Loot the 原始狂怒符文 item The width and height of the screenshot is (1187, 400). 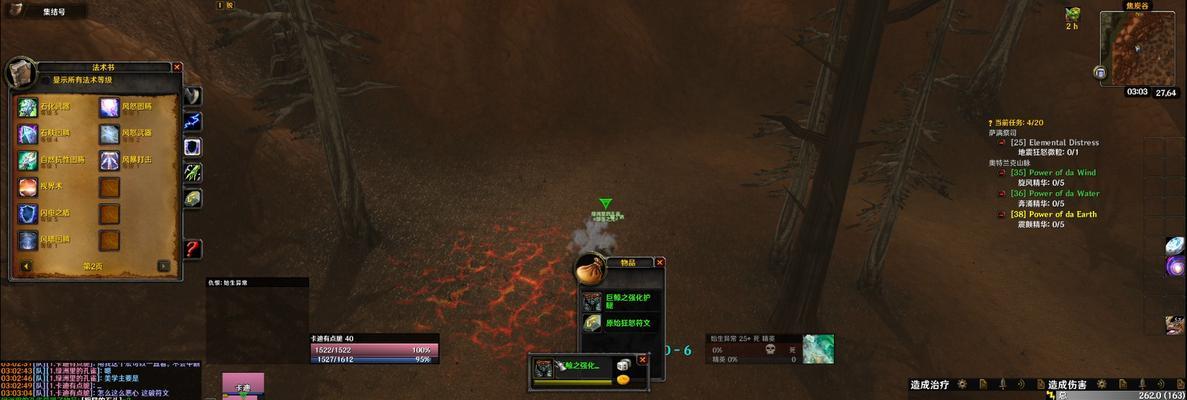click(x=593, y=323)
